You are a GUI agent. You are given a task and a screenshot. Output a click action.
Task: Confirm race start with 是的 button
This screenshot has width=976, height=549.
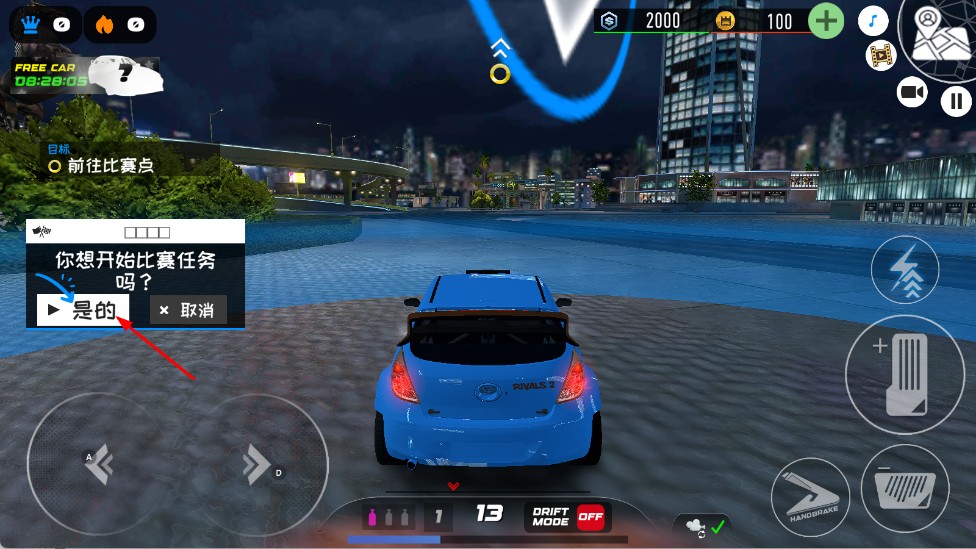83,310
